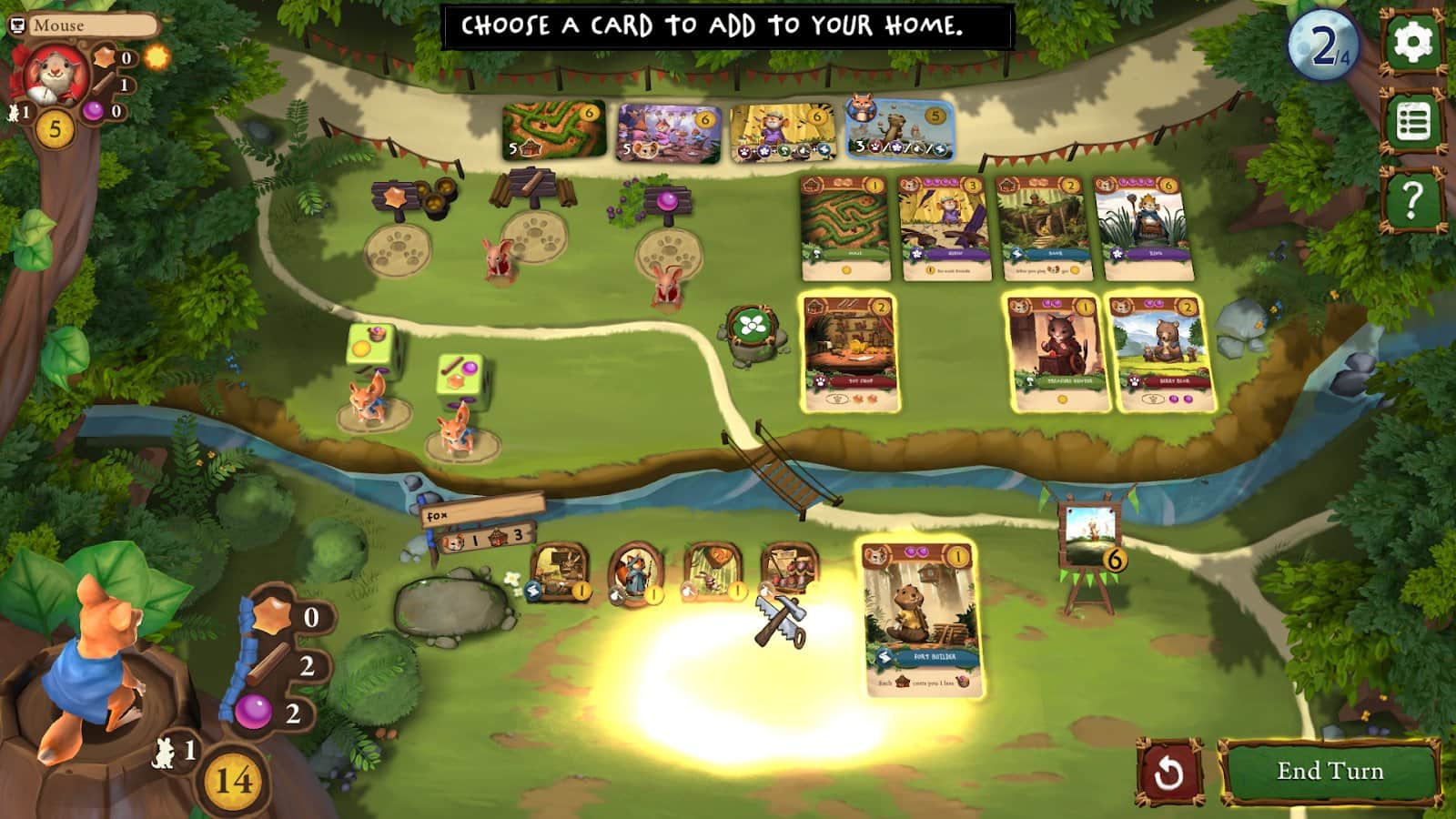The width and height of the screenshot is (1456, 819).
Task: Click the red undo arrow button
Action: (1171, 770)
